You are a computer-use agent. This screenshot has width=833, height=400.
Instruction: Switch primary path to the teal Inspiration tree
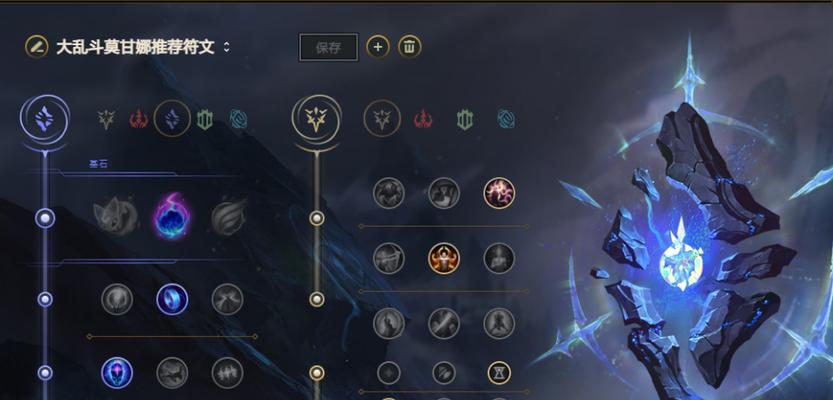pos(238,120)
